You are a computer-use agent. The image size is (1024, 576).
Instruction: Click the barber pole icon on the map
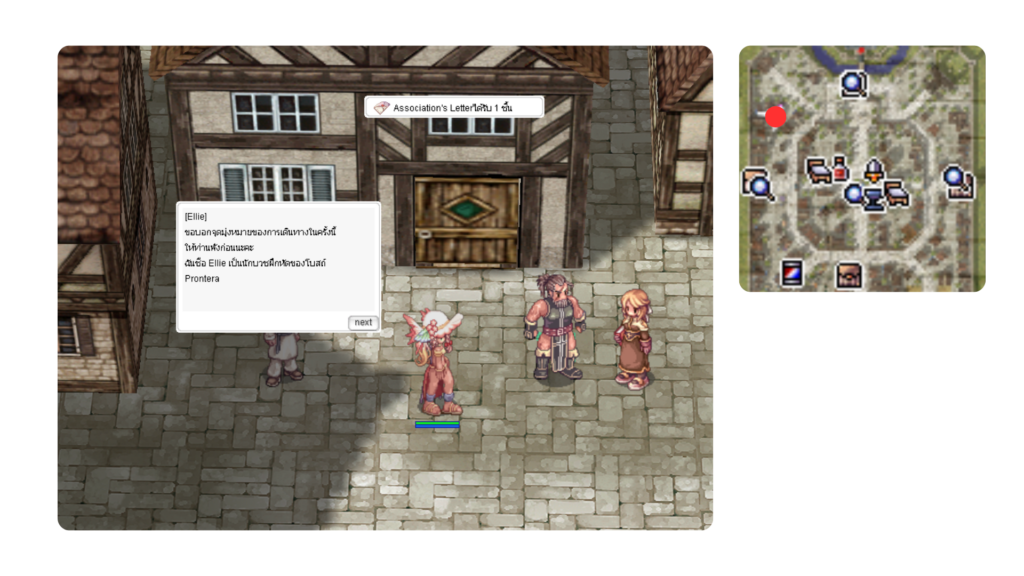click(792, 272)
